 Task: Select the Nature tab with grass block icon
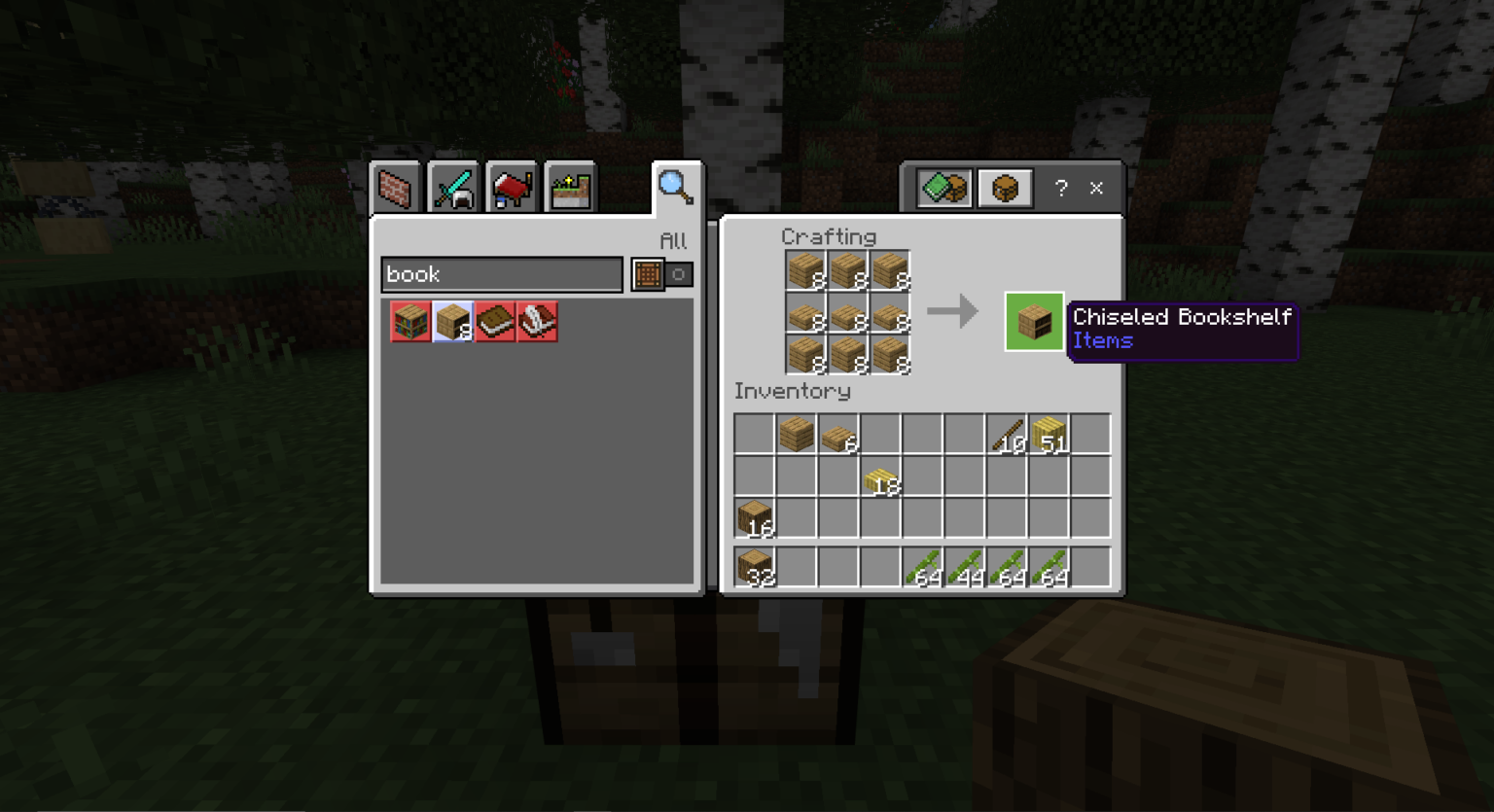571,187
